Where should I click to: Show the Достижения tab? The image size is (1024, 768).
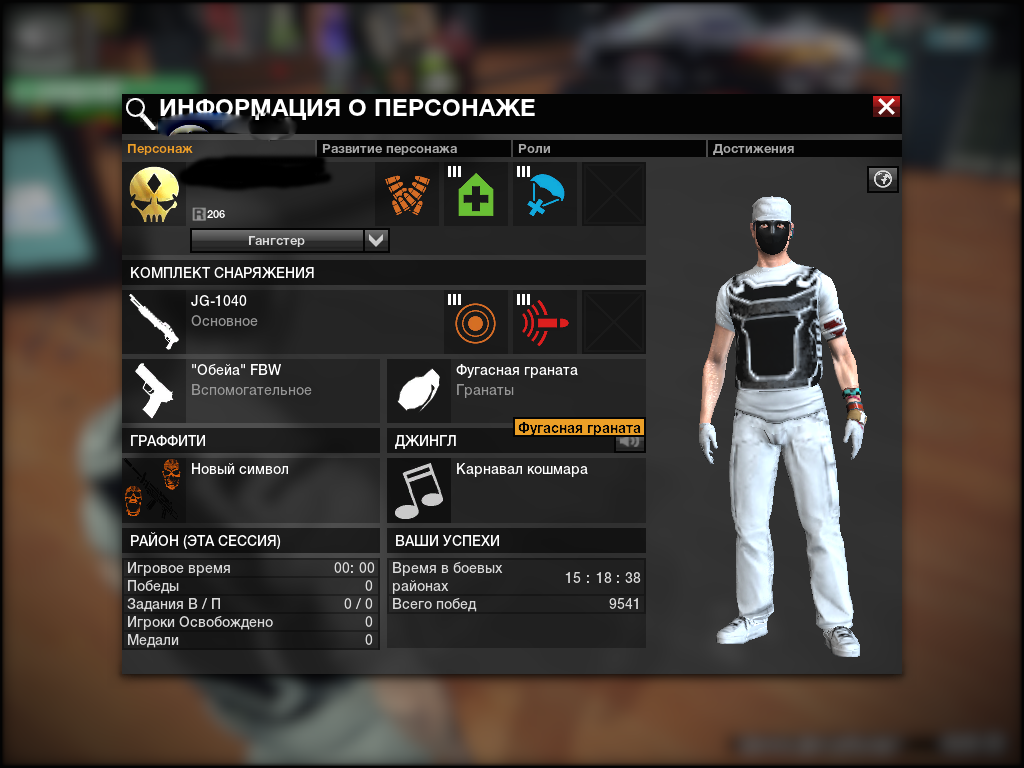tap(753, 149)
